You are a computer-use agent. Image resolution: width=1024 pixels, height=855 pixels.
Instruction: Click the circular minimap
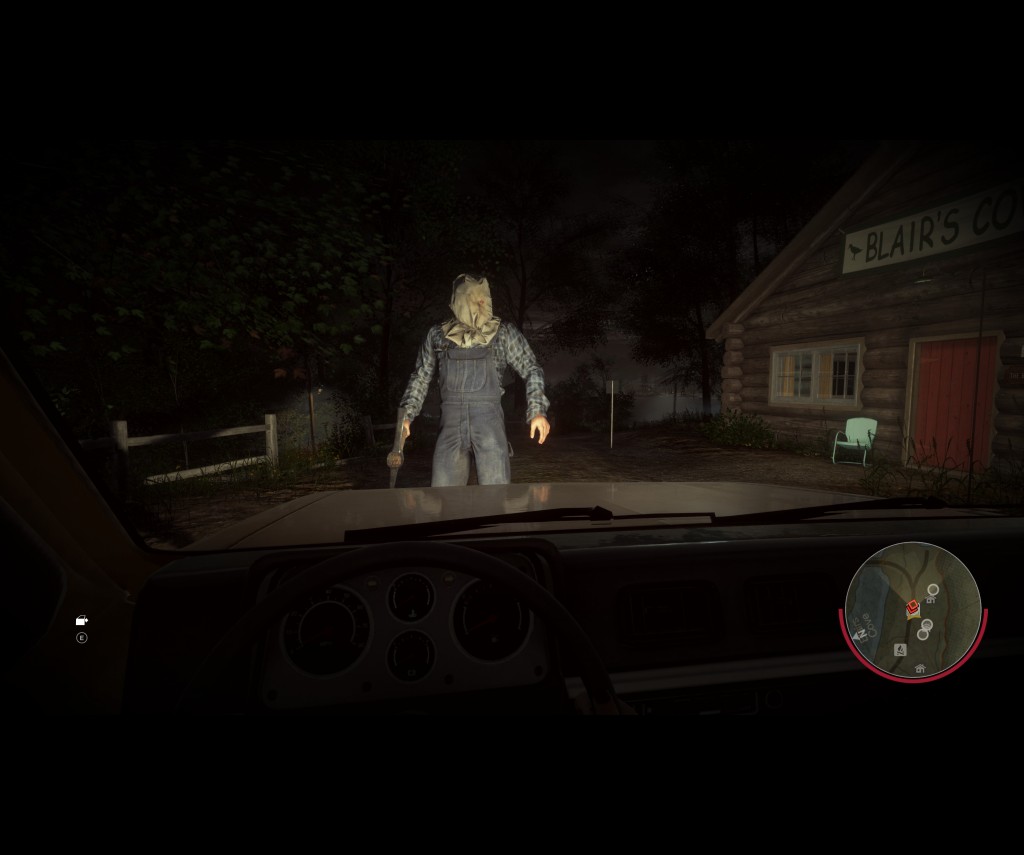(x=913, y=610)
